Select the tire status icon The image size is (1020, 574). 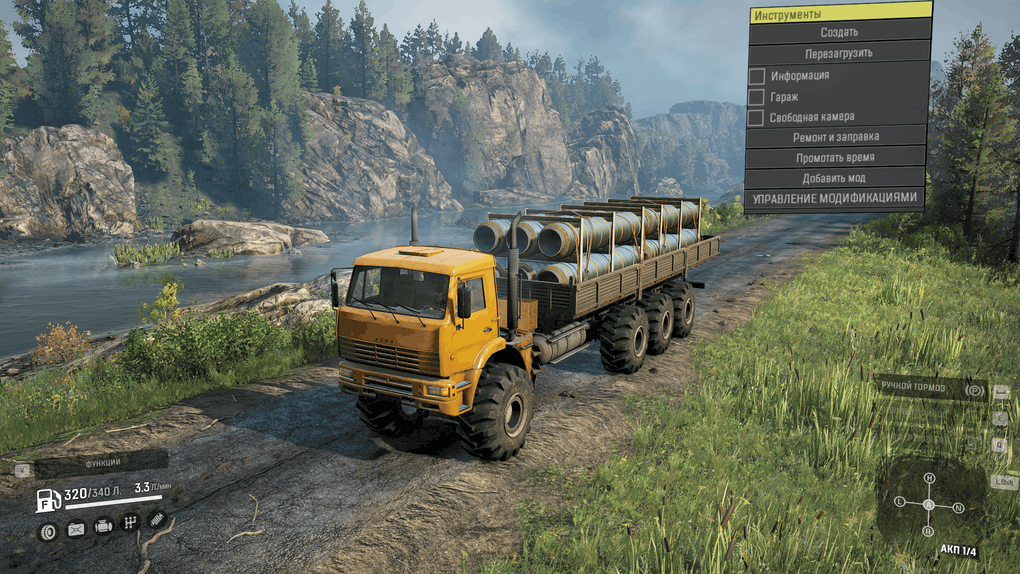(48, 531)
